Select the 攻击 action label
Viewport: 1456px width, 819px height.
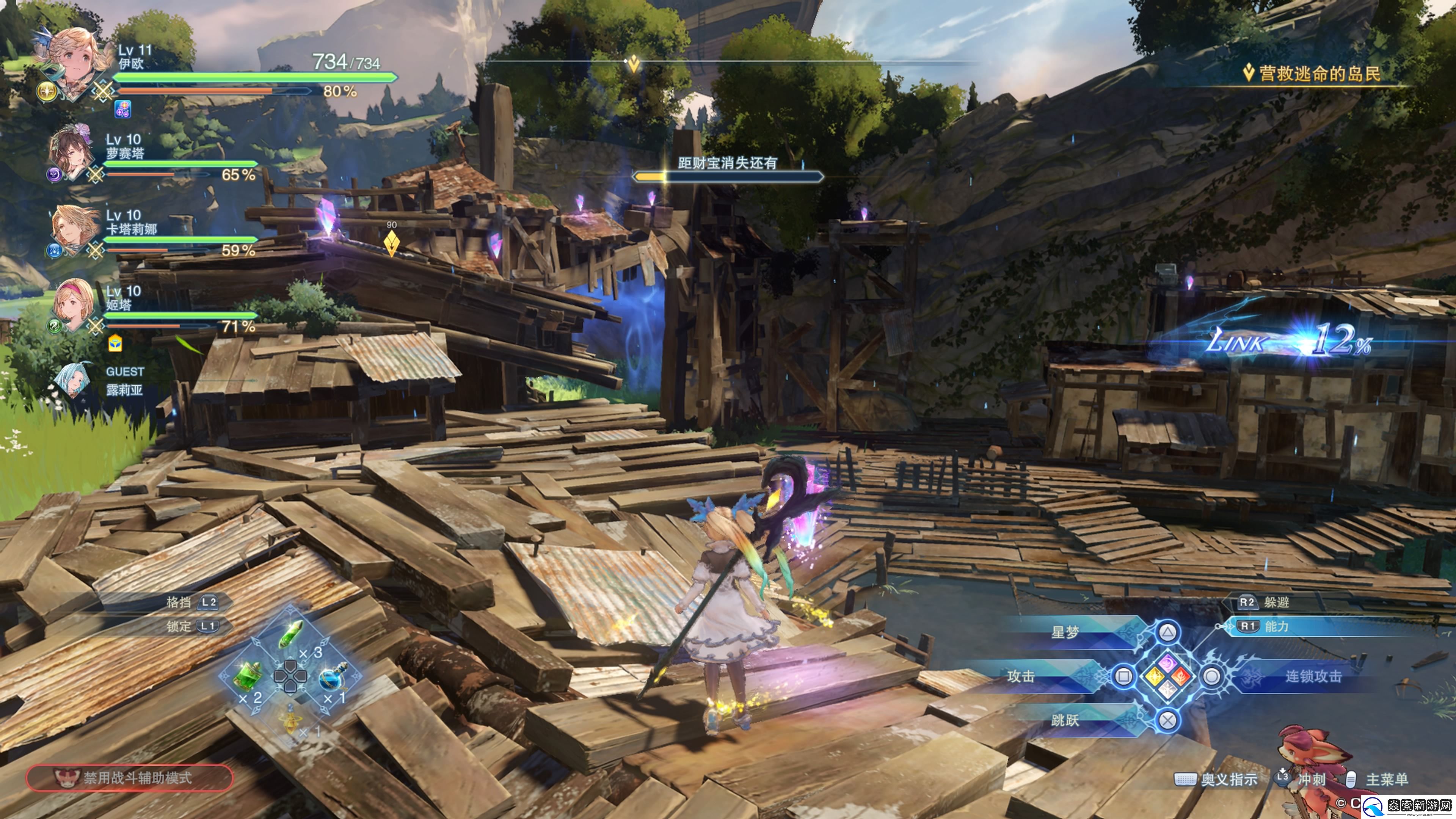point(1021,676)
